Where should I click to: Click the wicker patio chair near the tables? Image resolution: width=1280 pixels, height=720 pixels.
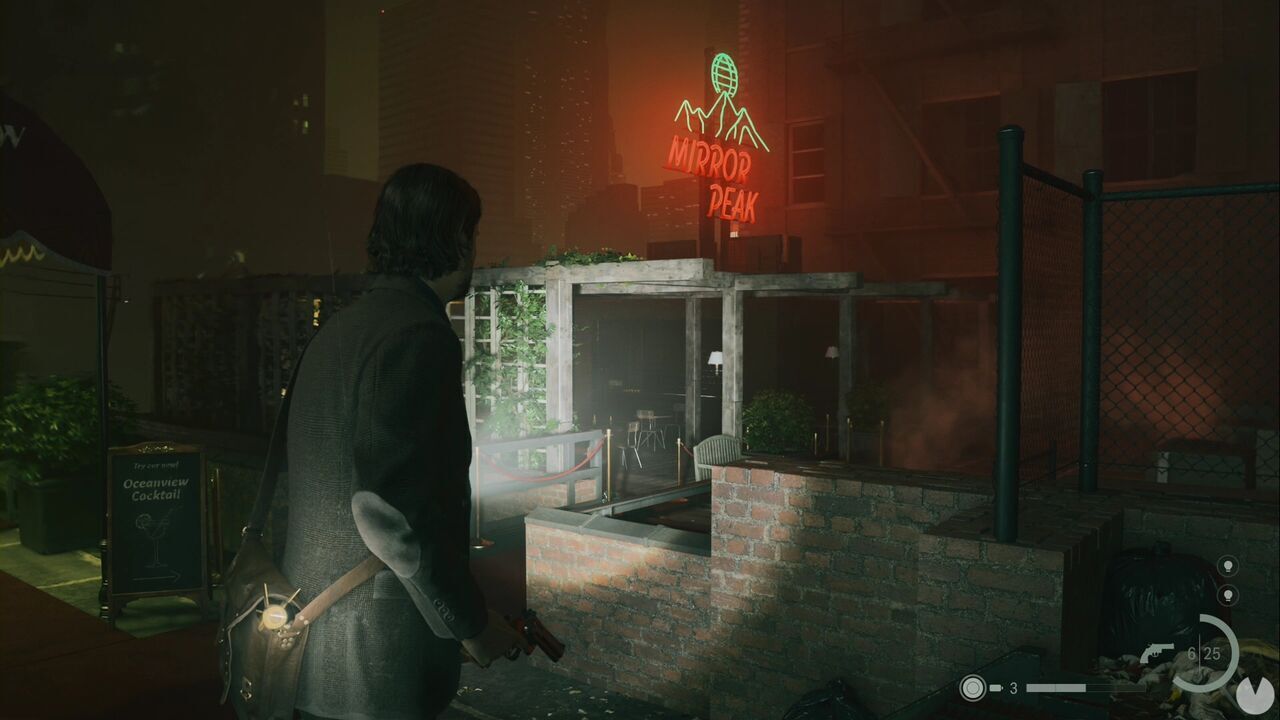pyautogui.click(x=714, y=455)
